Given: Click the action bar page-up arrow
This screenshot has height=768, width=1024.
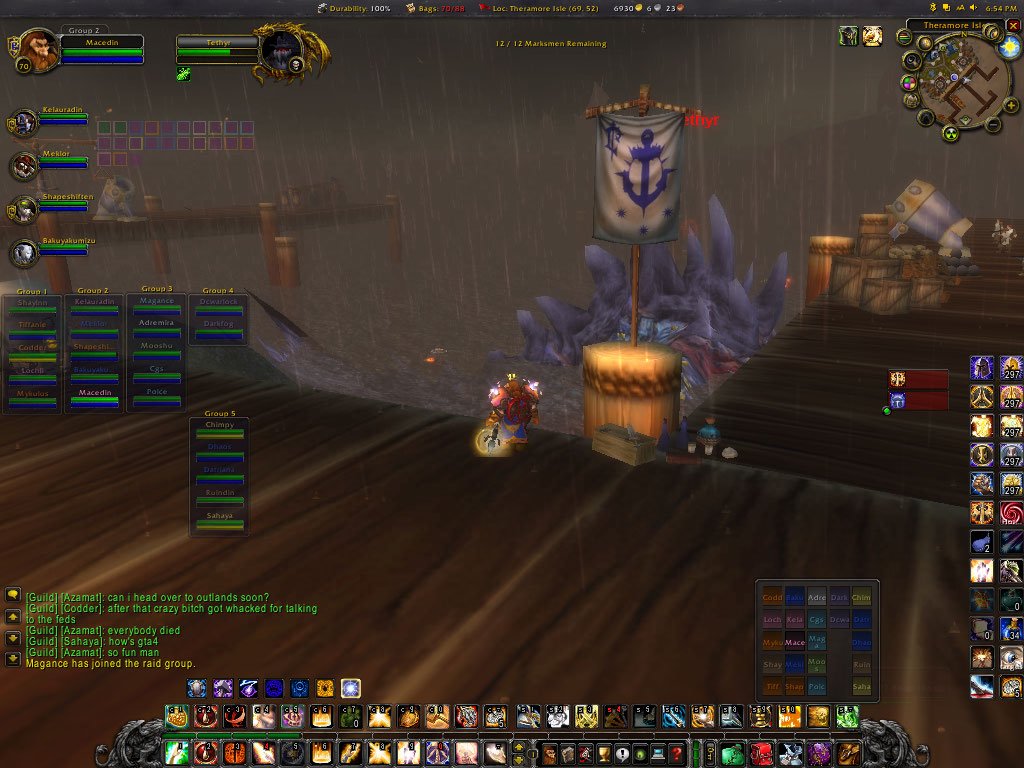Looking at the screenshot, I should [x=517, y=746].
